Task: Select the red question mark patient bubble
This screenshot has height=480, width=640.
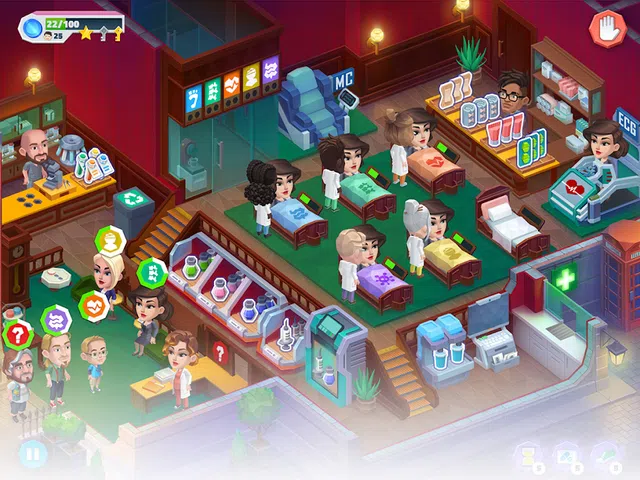Action: pyautogui.click(x=16, y=333)
